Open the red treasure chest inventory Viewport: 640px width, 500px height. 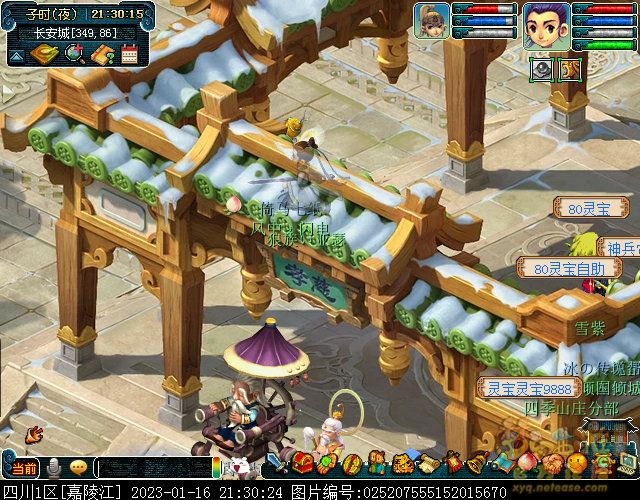[x=302, y=463]
